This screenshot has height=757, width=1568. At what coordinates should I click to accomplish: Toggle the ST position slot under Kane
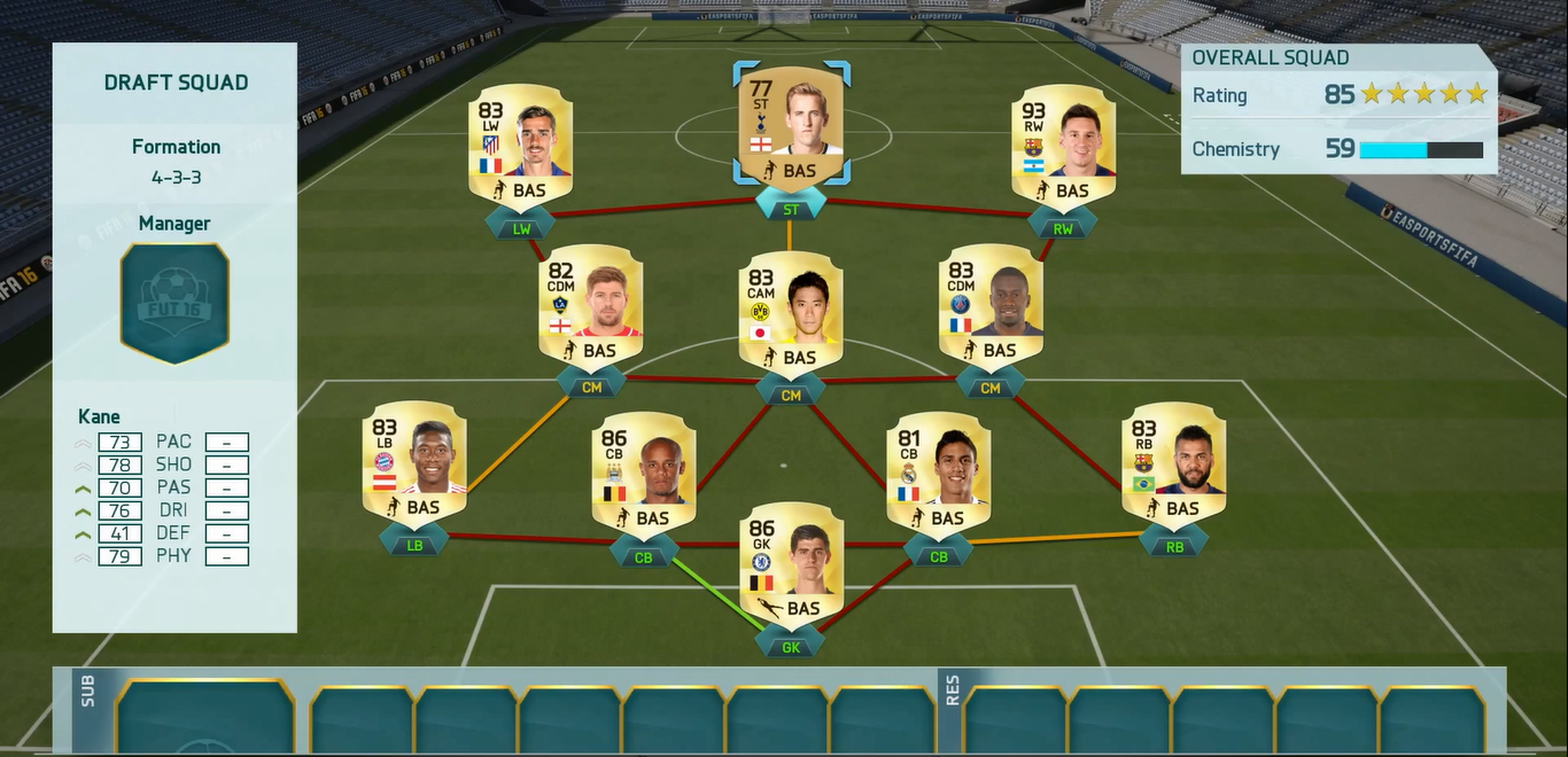[791, 209]
